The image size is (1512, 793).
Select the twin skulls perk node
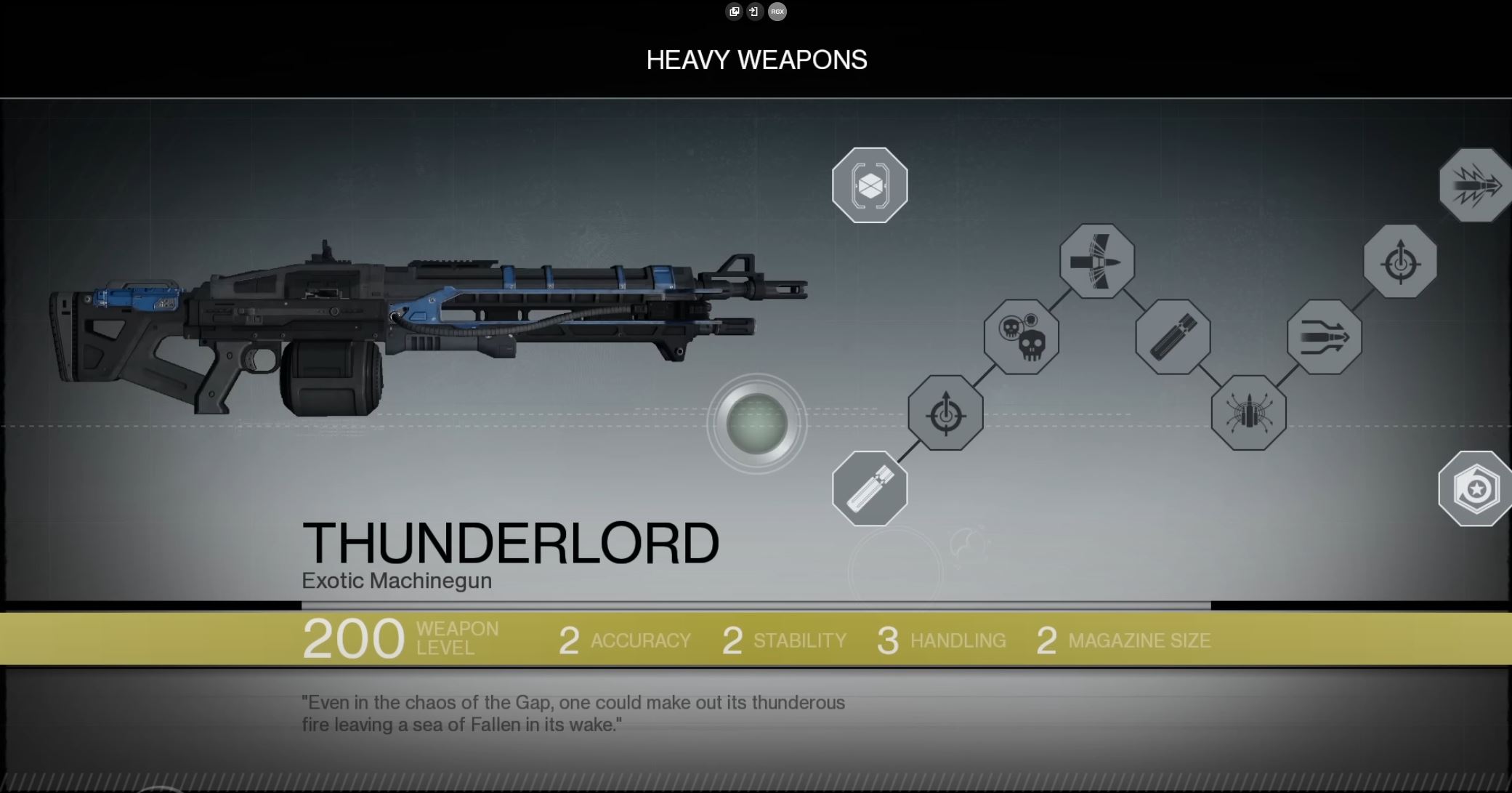click(1022, 337)
